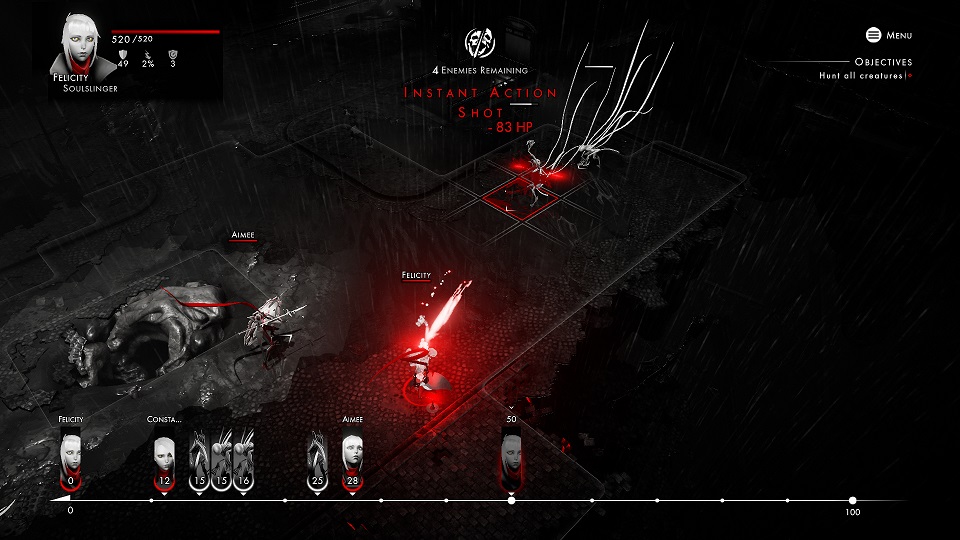Screen dimensions: 960x540
Task: Select Constance's timeline portrait at 12
Action: (x=165, y=455)
